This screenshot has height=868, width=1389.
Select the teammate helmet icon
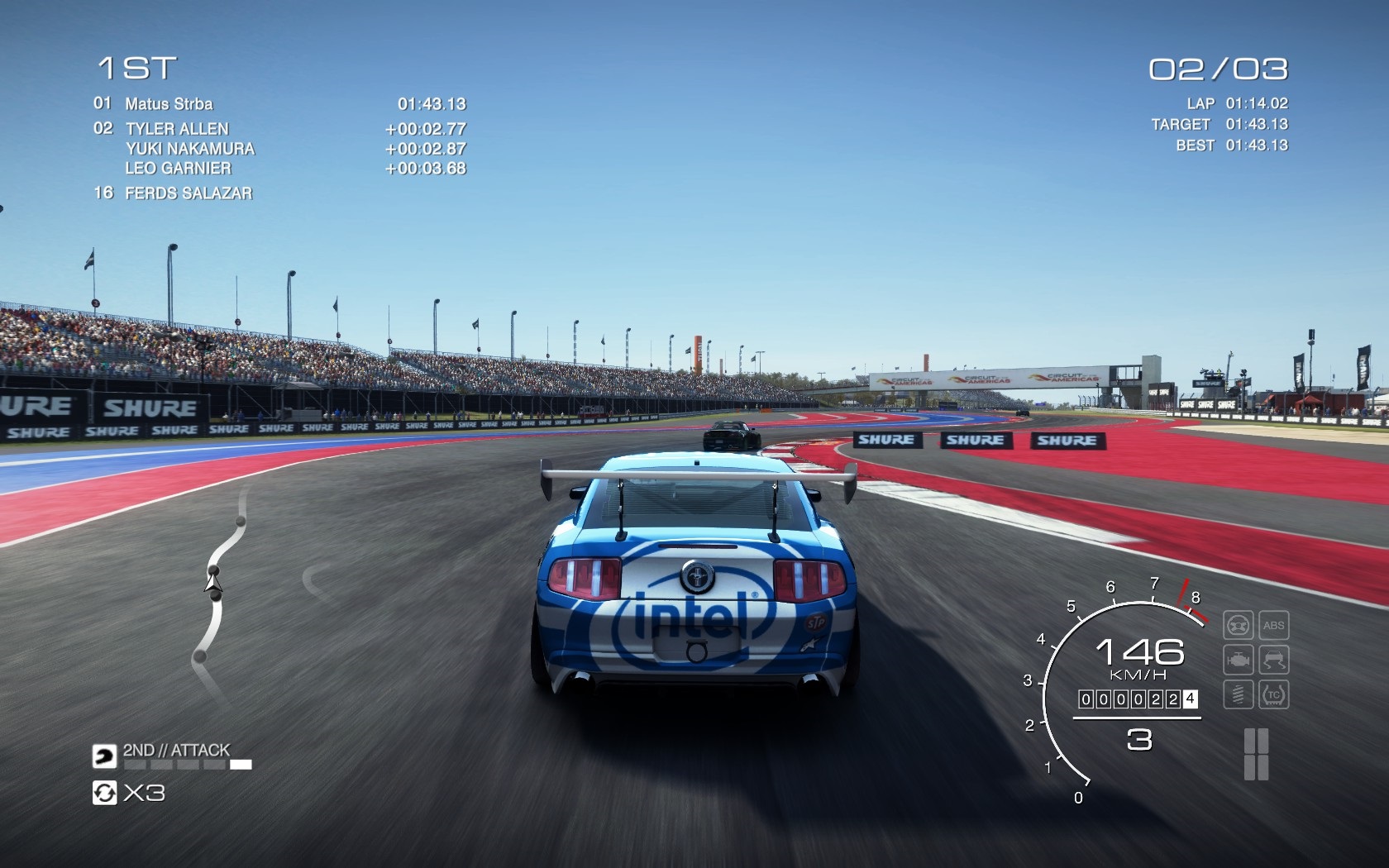tap(104, 755)
